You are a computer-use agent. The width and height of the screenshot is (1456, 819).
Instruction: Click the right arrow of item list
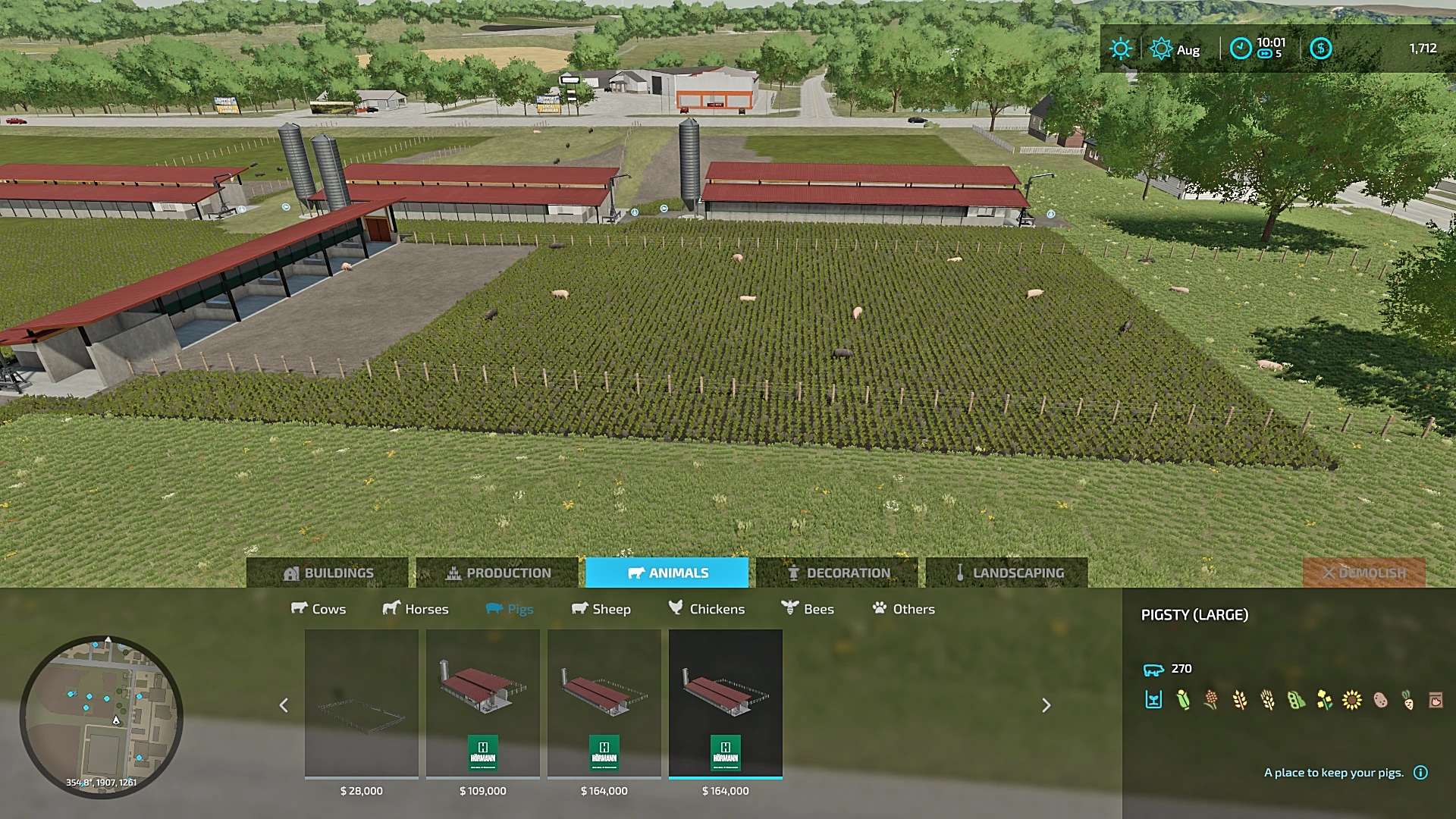(1046, 705)
